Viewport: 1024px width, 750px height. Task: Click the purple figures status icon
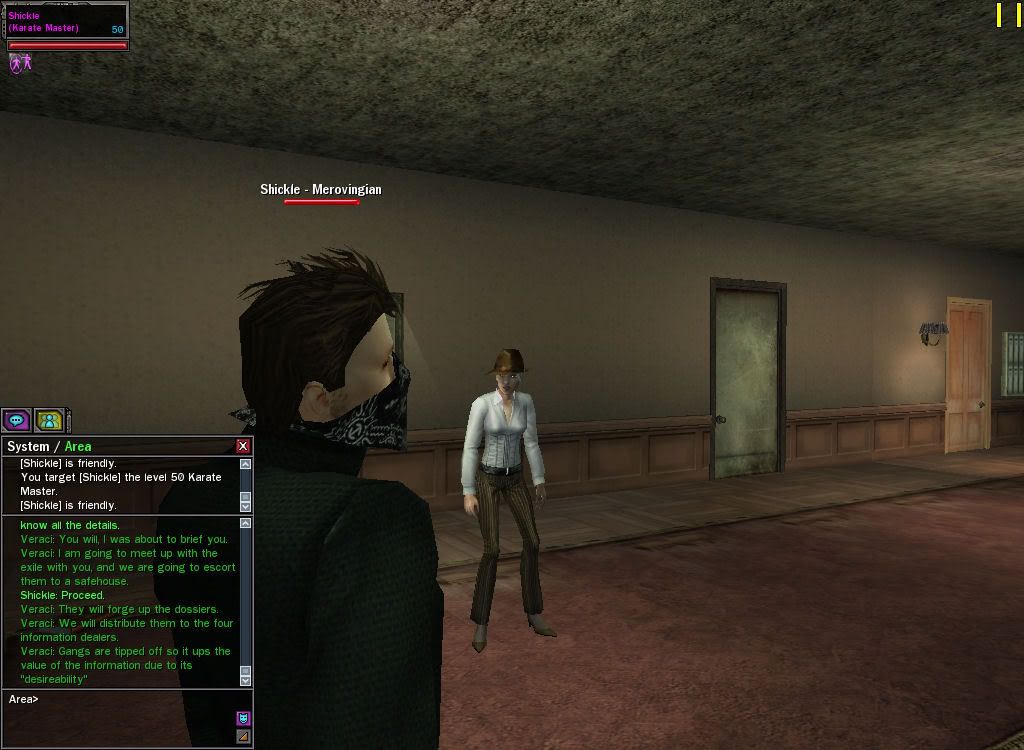point(21,63)
